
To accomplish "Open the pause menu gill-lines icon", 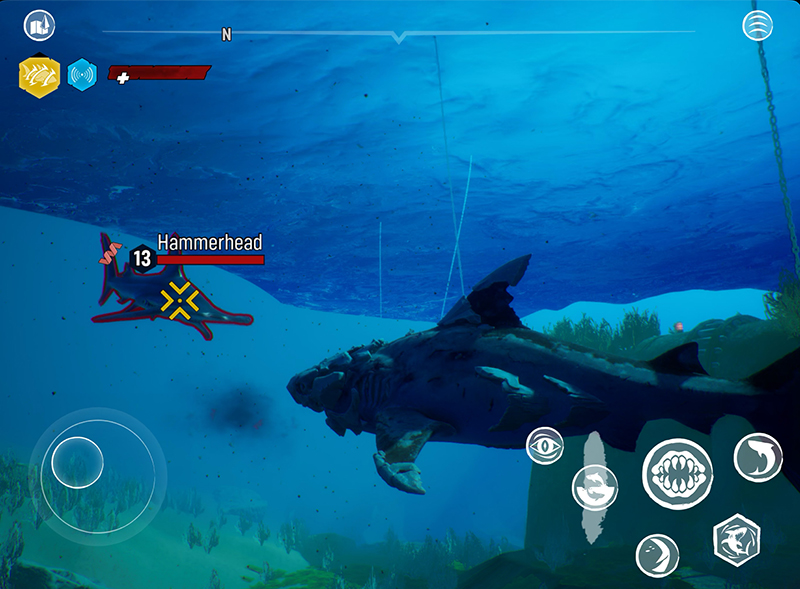I will point(758,26).
